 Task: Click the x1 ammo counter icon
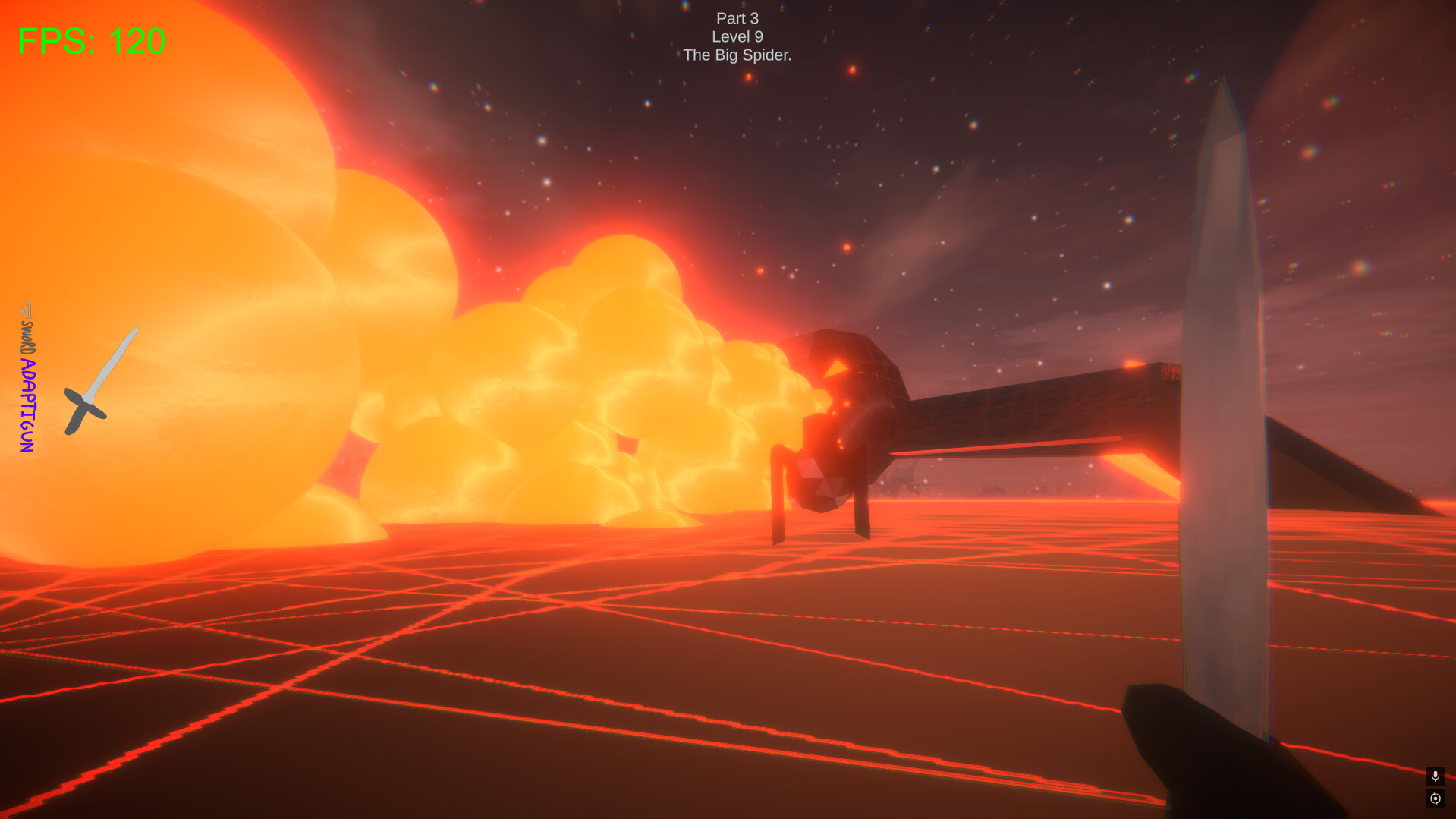[x=26, y=309]
